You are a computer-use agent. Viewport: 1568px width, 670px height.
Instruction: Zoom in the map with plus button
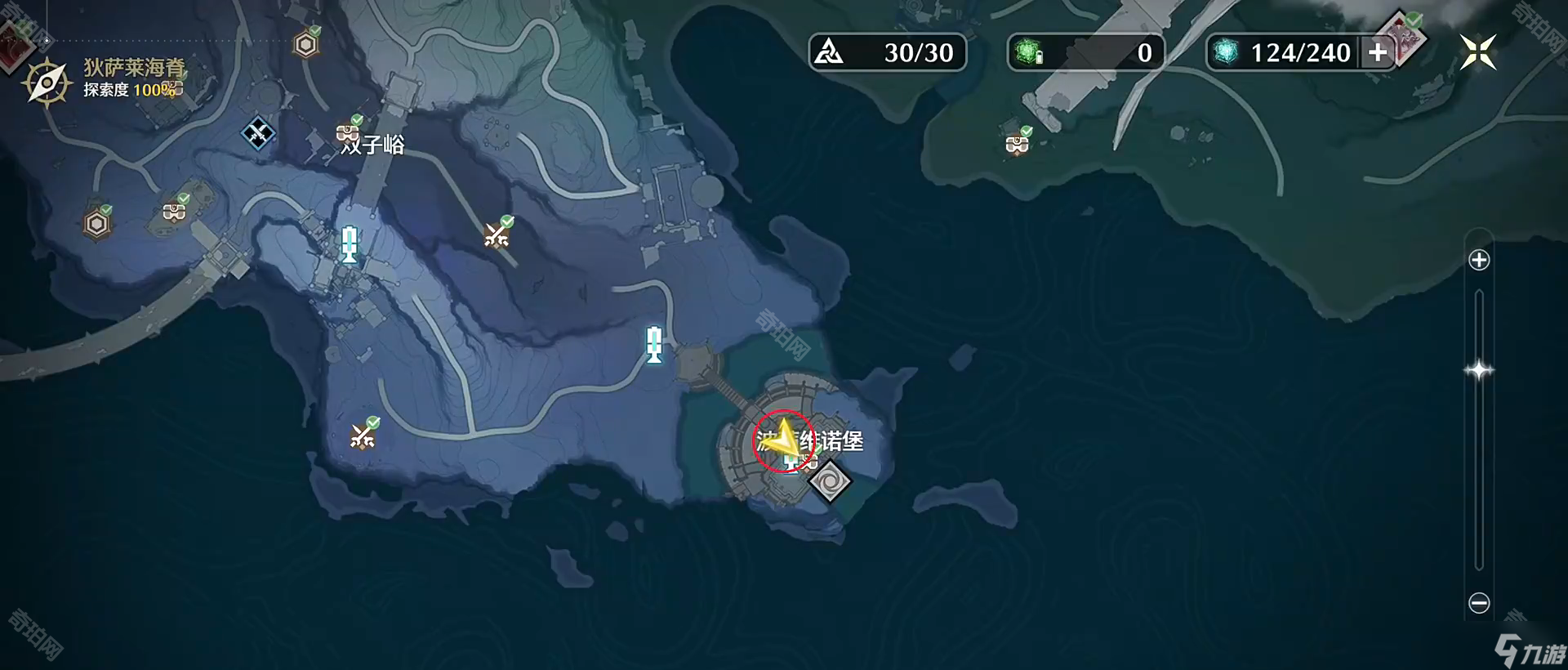click(x=1479, y=261)
